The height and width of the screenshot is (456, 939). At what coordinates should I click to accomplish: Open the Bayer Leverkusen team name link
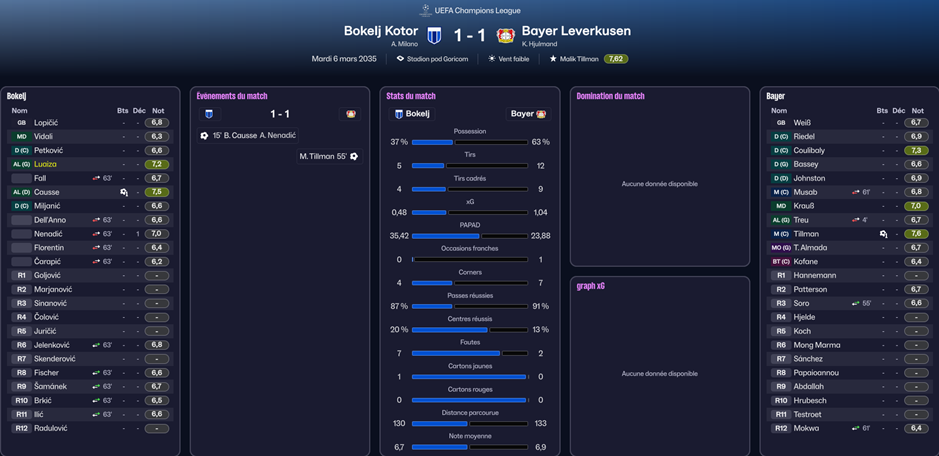(576, 31)
